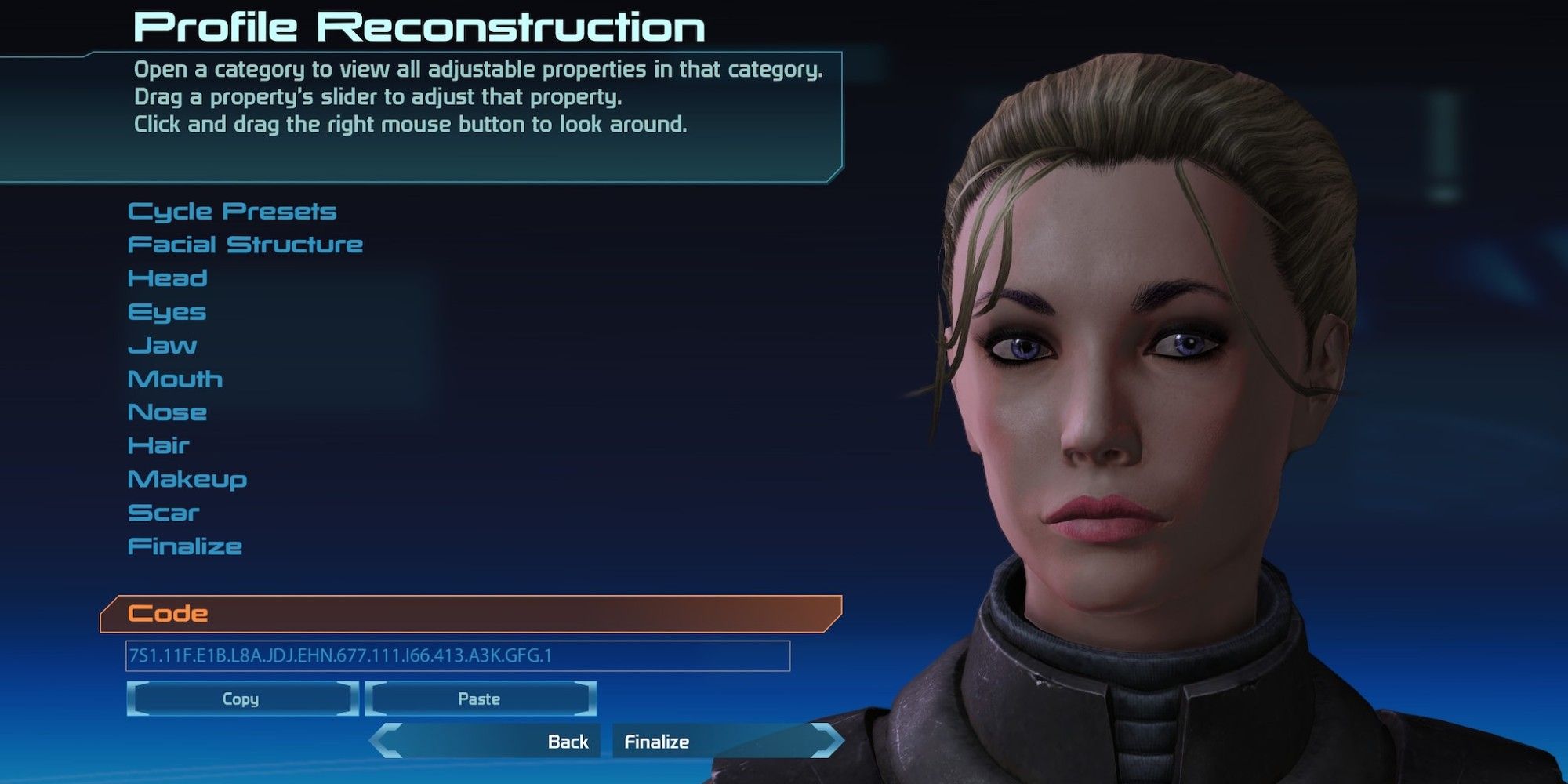This screenshot has width=1568, height=784.
Task: Open the Makeup category
Action: tap(187, 479)
